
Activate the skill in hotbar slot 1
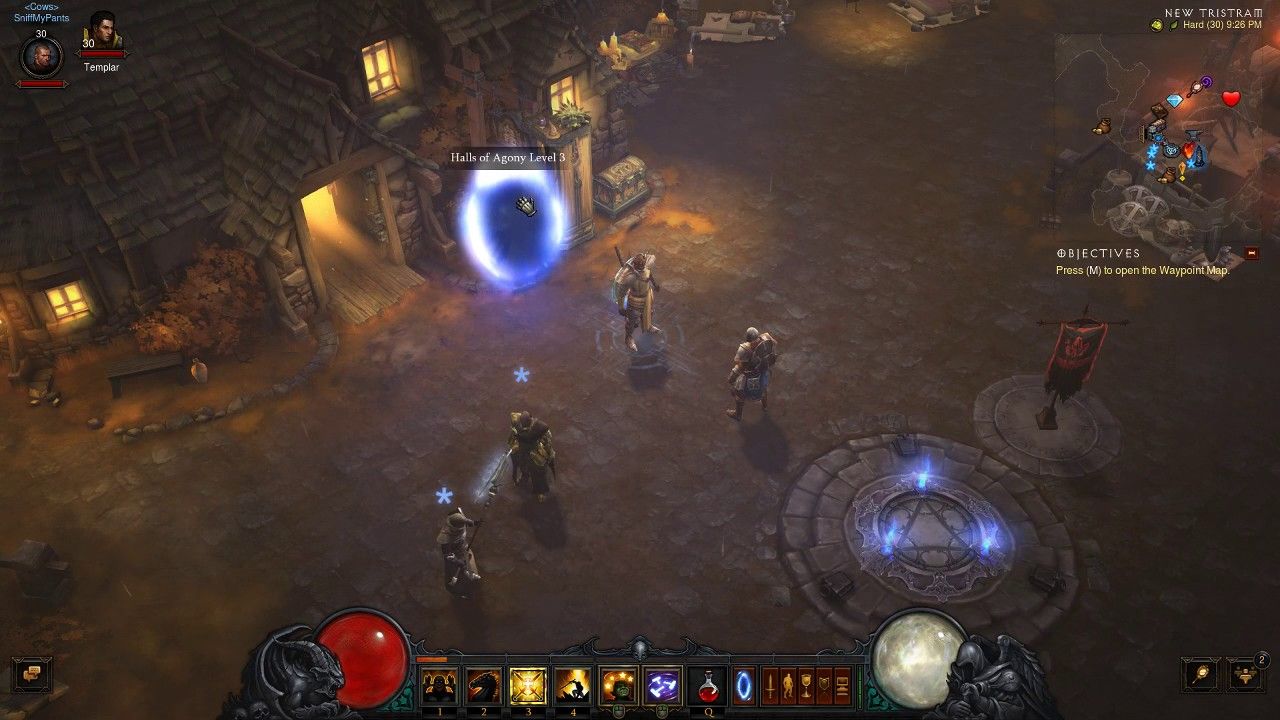pyautogui.click(x=439, y=686)
